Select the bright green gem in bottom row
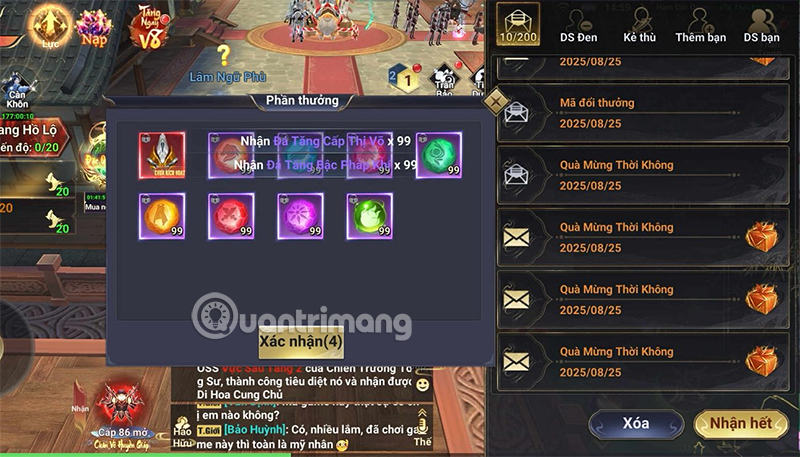This screenshot has width=800, height=457. click(x=369, y=216)
